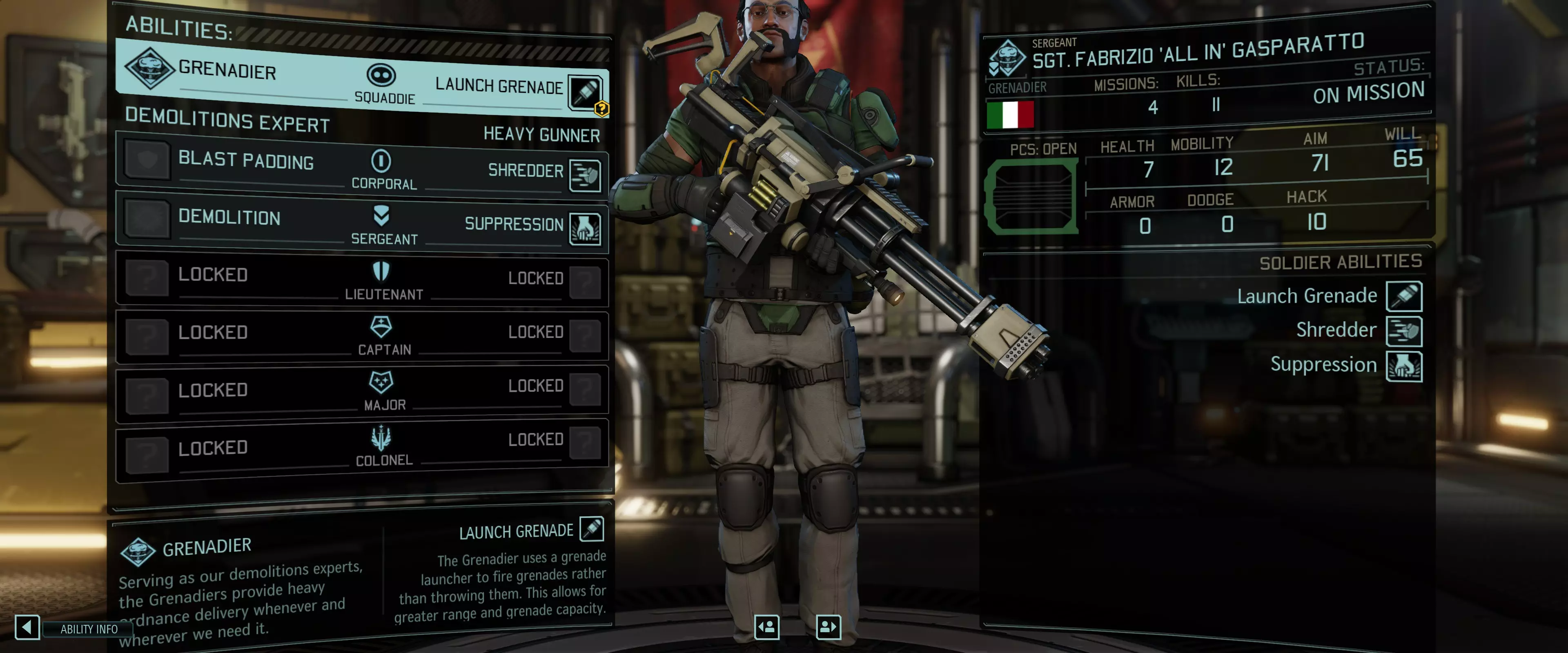Click the Shredder icon under Soldier Abilities
Viewport: 1568px width, 653px height.
coord(1404,331)
